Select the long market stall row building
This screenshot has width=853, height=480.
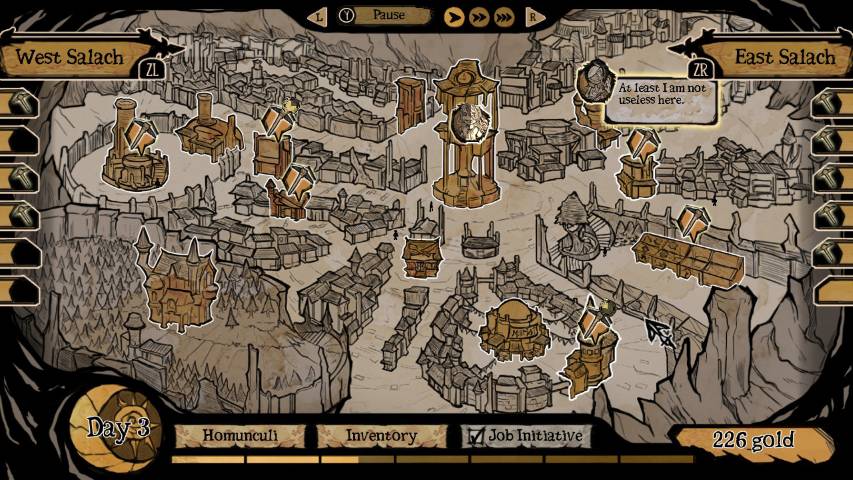click(689, 258)
